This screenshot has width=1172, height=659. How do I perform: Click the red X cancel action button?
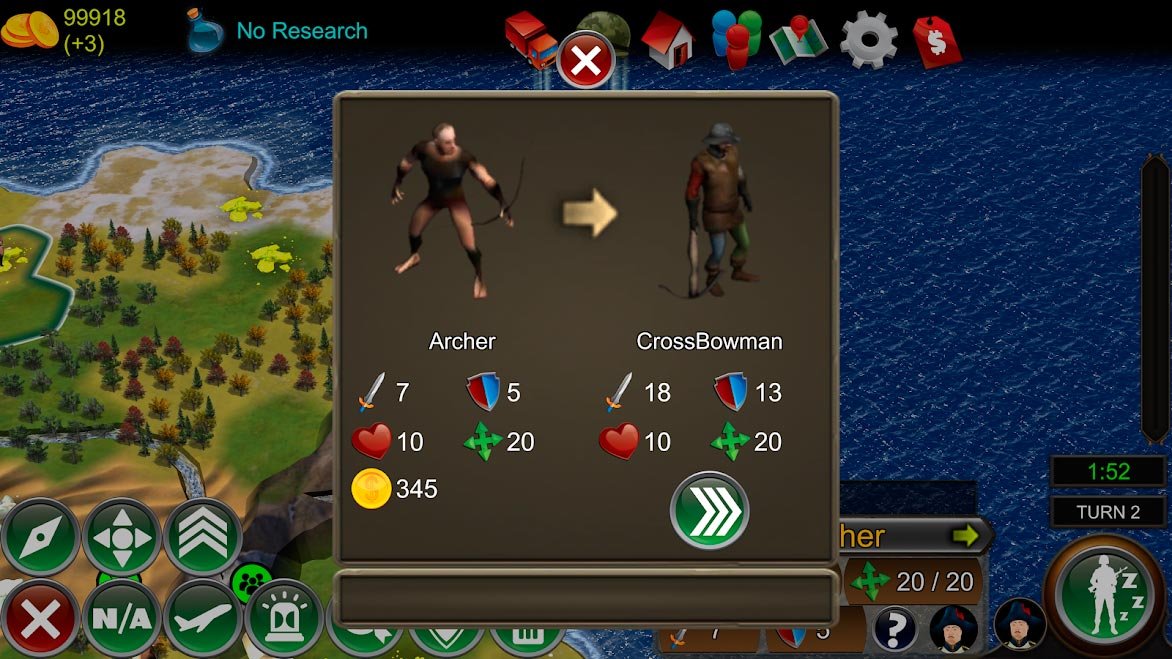(x=40, y=619)
